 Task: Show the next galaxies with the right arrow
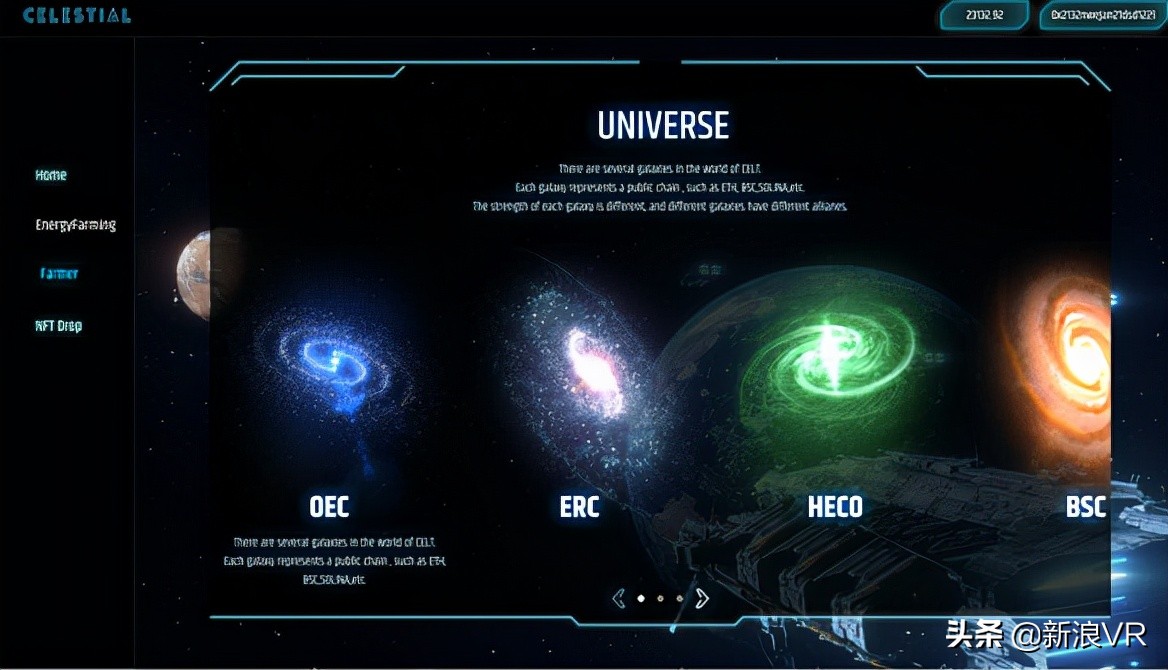click(702, 598)
